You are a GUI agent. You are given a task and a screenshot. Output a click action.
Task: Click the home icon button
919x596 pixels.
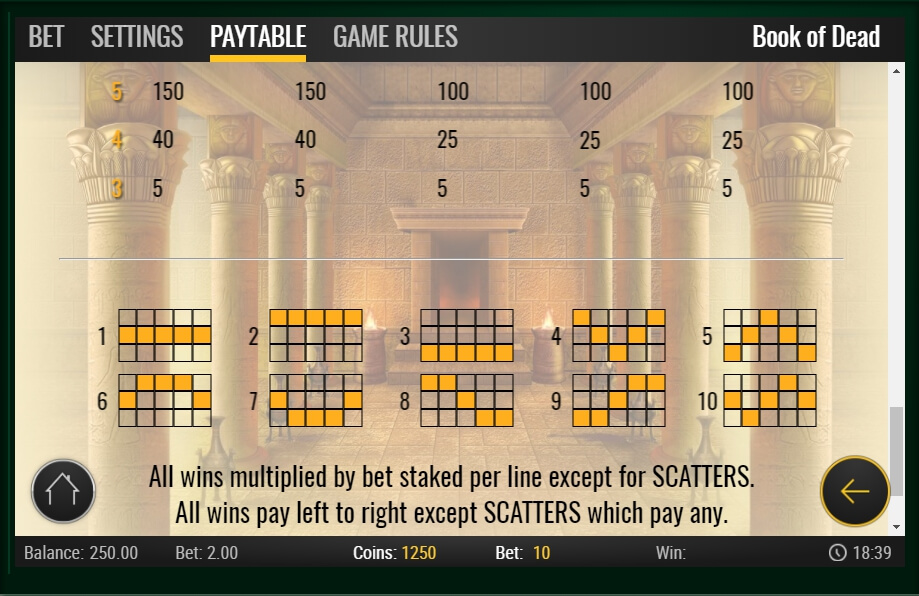(63, 491)
